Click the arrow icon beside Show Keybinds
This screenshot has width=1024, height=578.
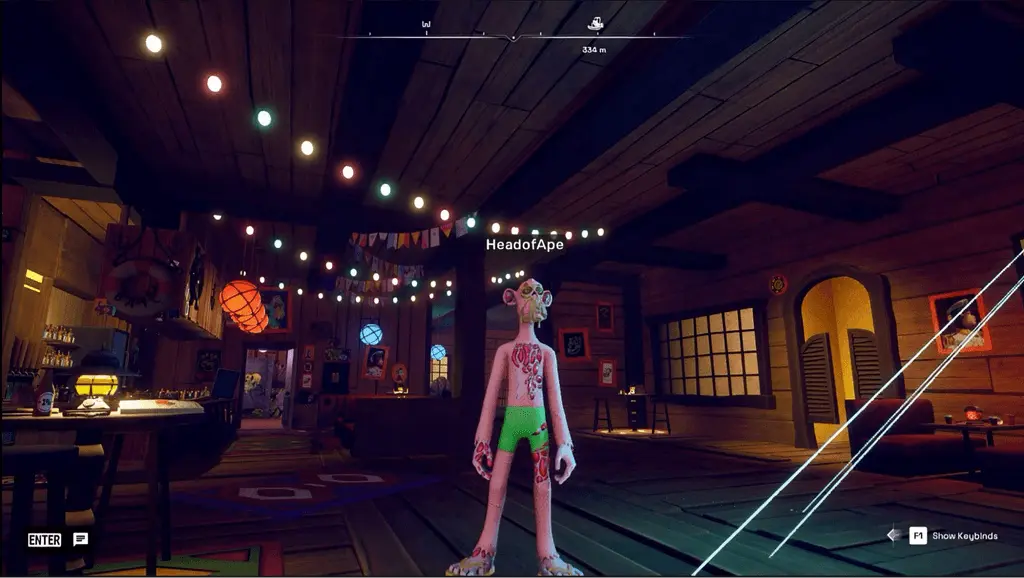[x=893, y=535]
